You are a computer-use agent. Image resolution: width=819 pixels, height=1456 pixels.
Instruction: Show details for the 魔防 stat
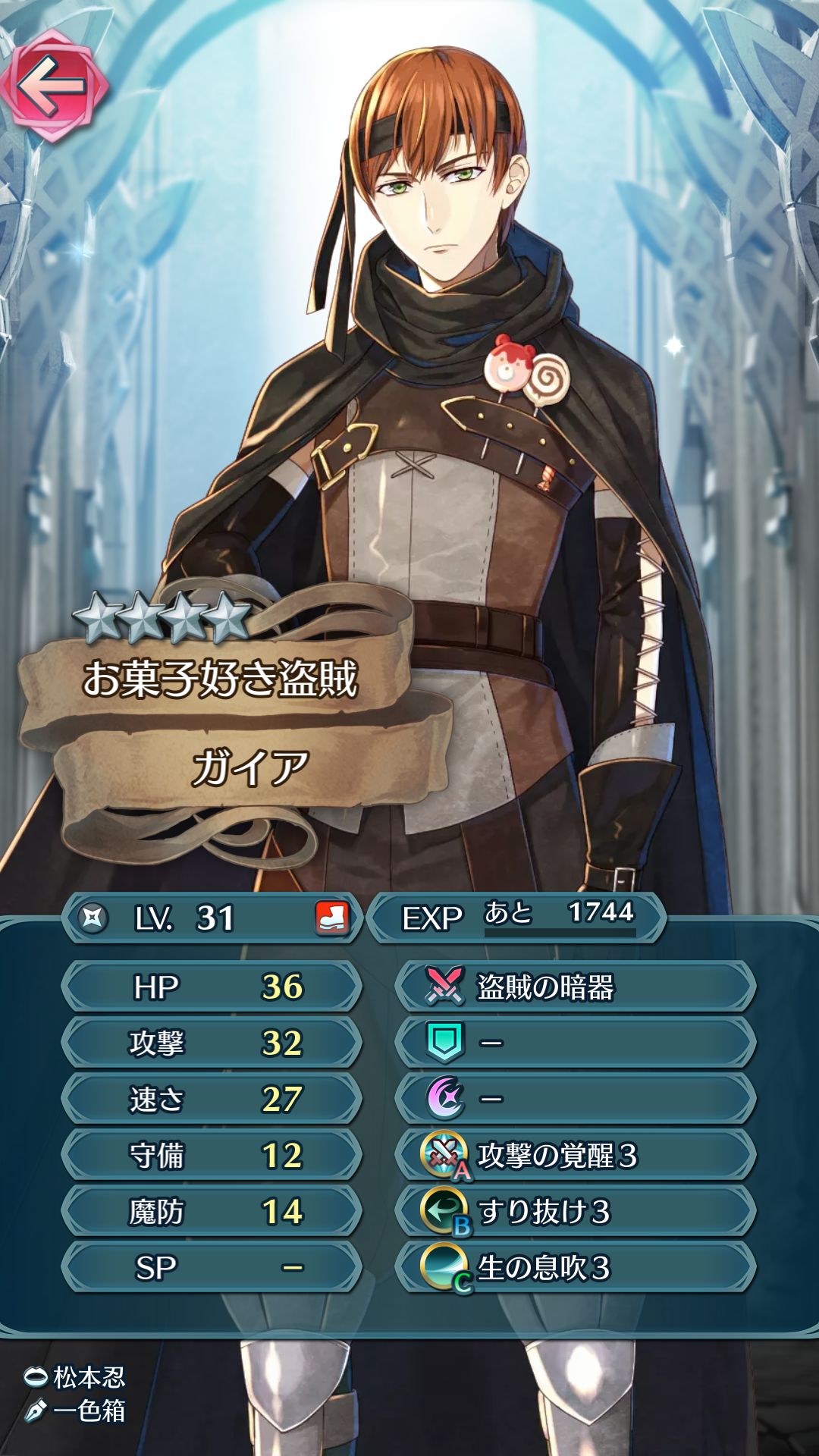pyautogui.click(x=211, y=1211)
